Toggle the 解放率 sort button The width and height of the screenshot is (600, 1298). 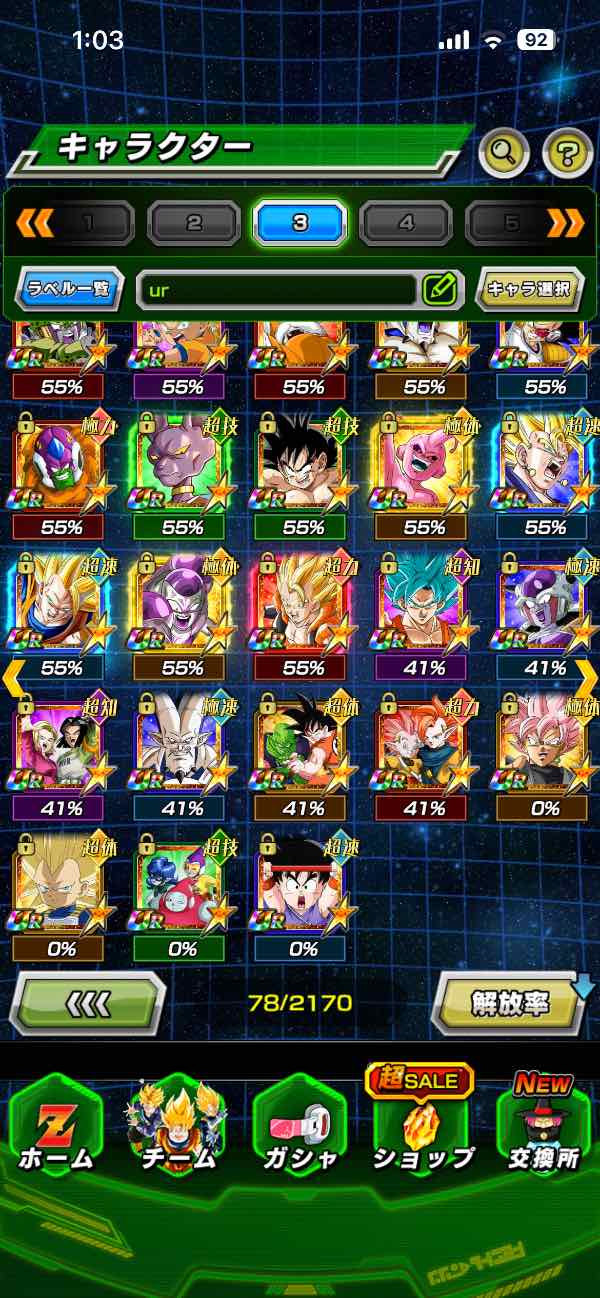point(511,1002)
